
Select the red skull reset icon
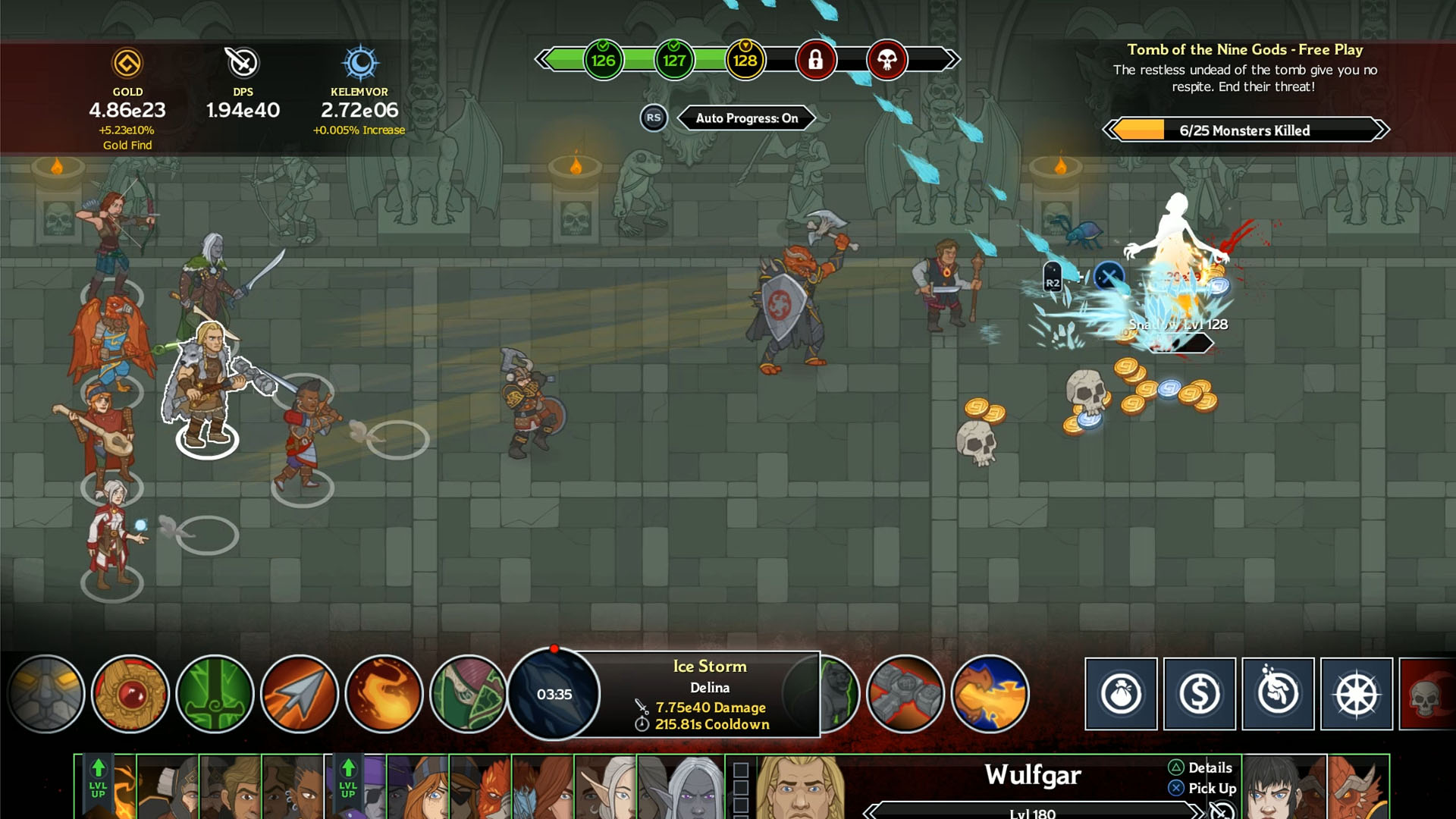point(1432,694)
